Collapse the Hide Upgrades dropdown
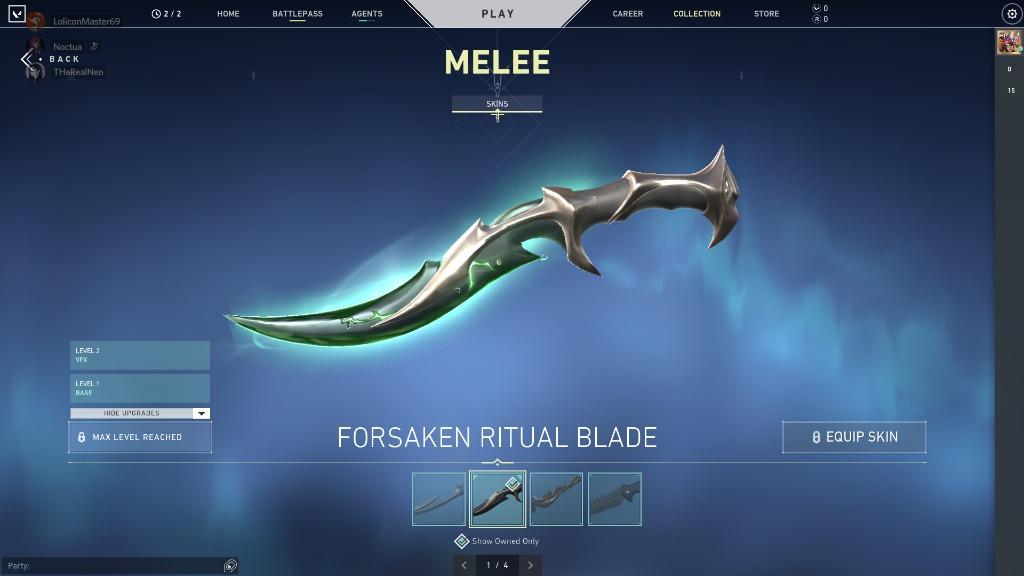The height and width of the screenshot is (576, 1024). pyautogui.click(x=140, y=413)
